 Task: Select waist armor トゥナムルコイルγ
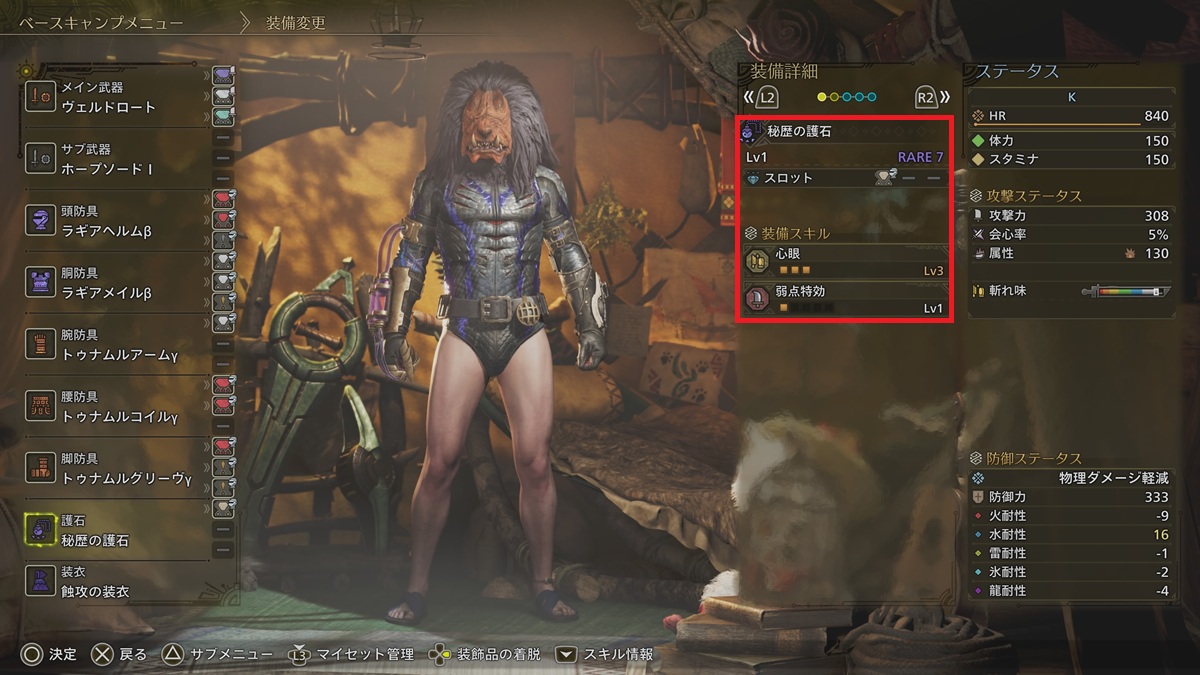[120, 407]
